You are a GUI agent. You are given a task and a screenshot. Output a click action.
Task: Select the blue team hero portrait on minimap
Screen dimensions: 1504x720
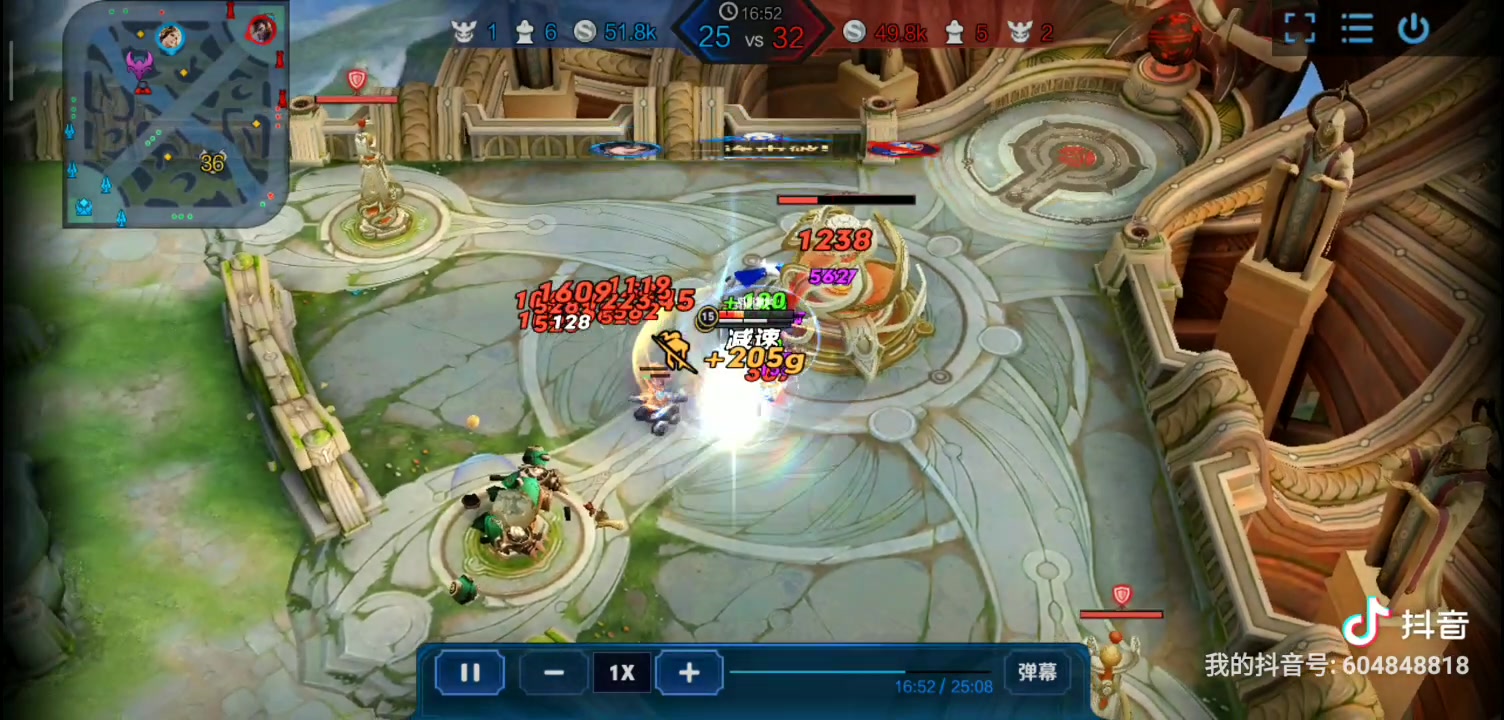[x=170, y=38]
